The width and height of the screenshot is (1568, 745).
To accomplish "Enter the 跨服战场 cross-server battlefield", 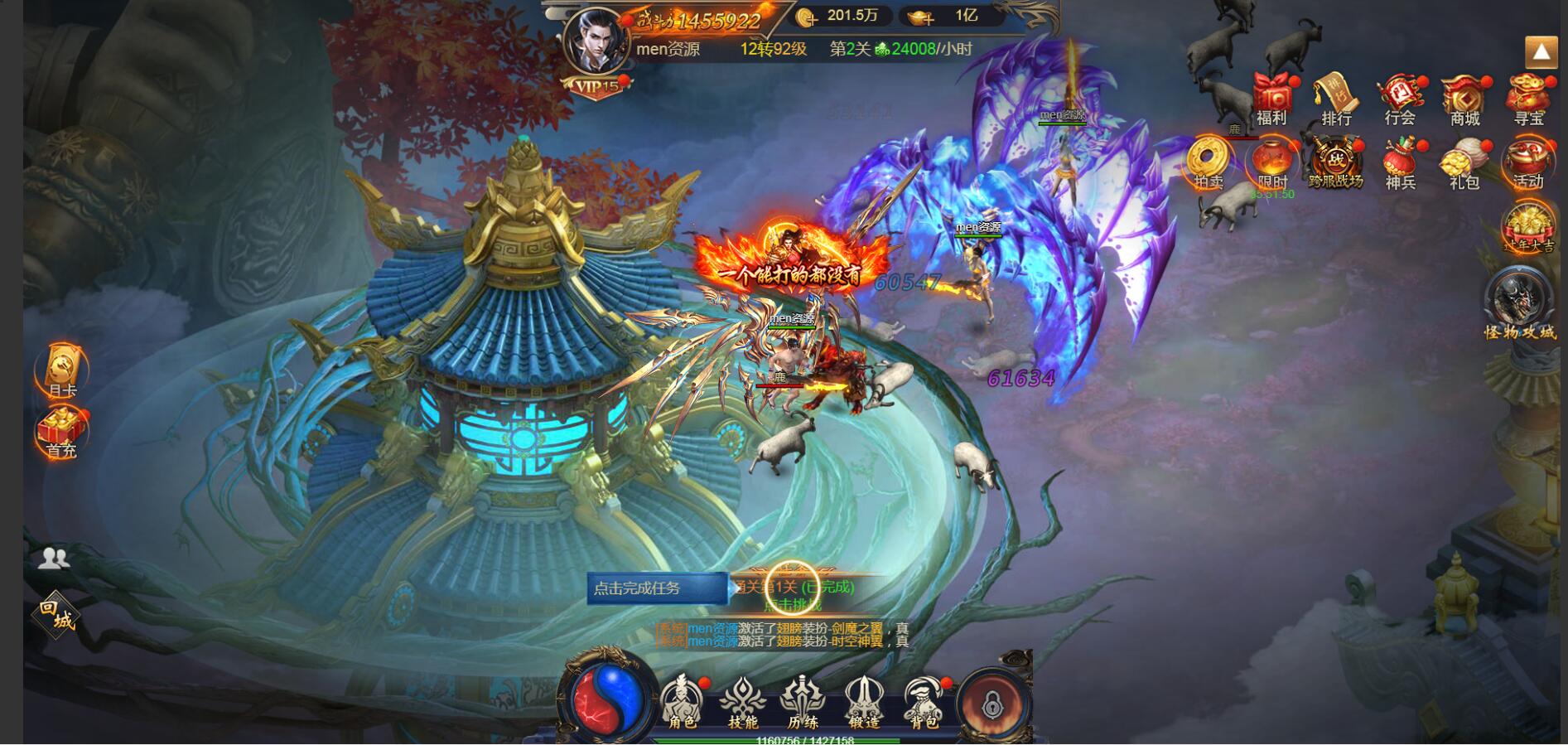I will [x=1335, y=163].
